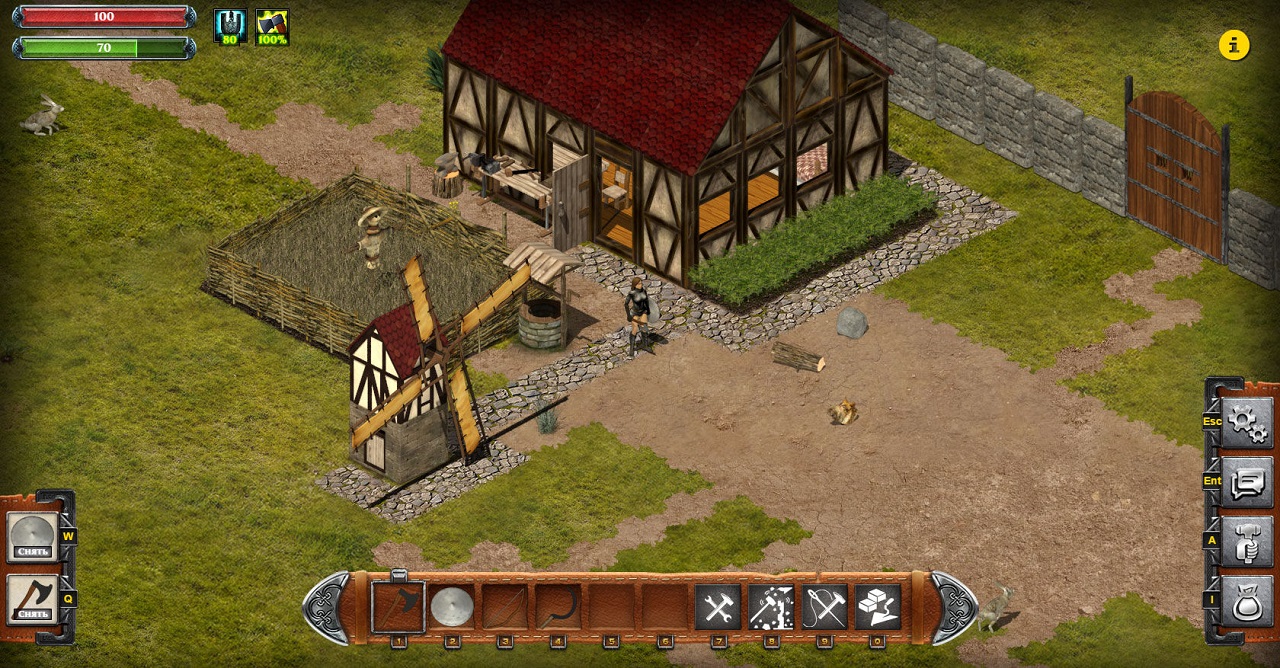Select the axe in the hotbar
This screenshot has height=668, width=1280.
coord(398,607)
